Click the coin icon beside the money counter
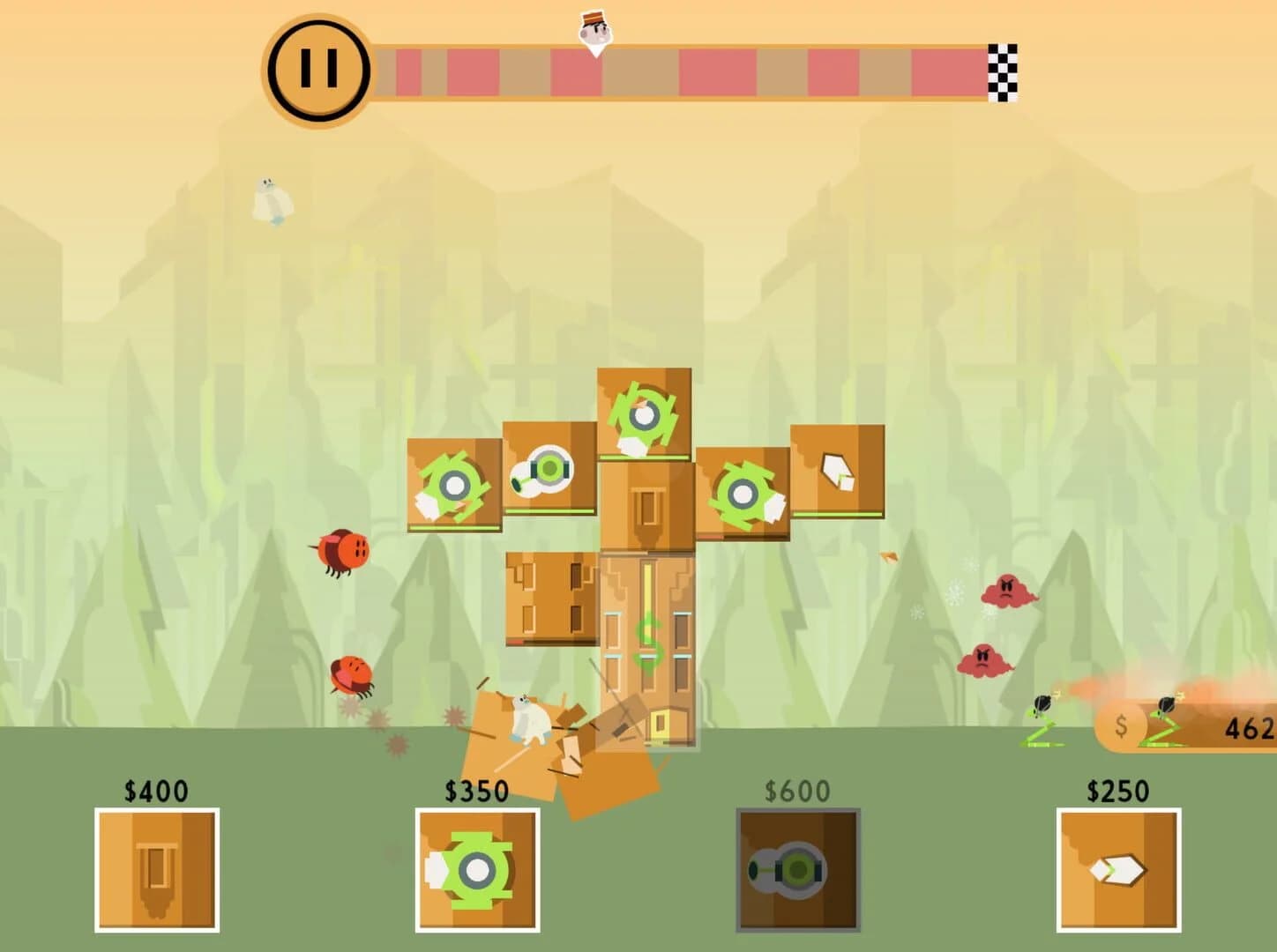This screenshot has width=1277, height=952. pyautogui.click(x=1121, y=728)
